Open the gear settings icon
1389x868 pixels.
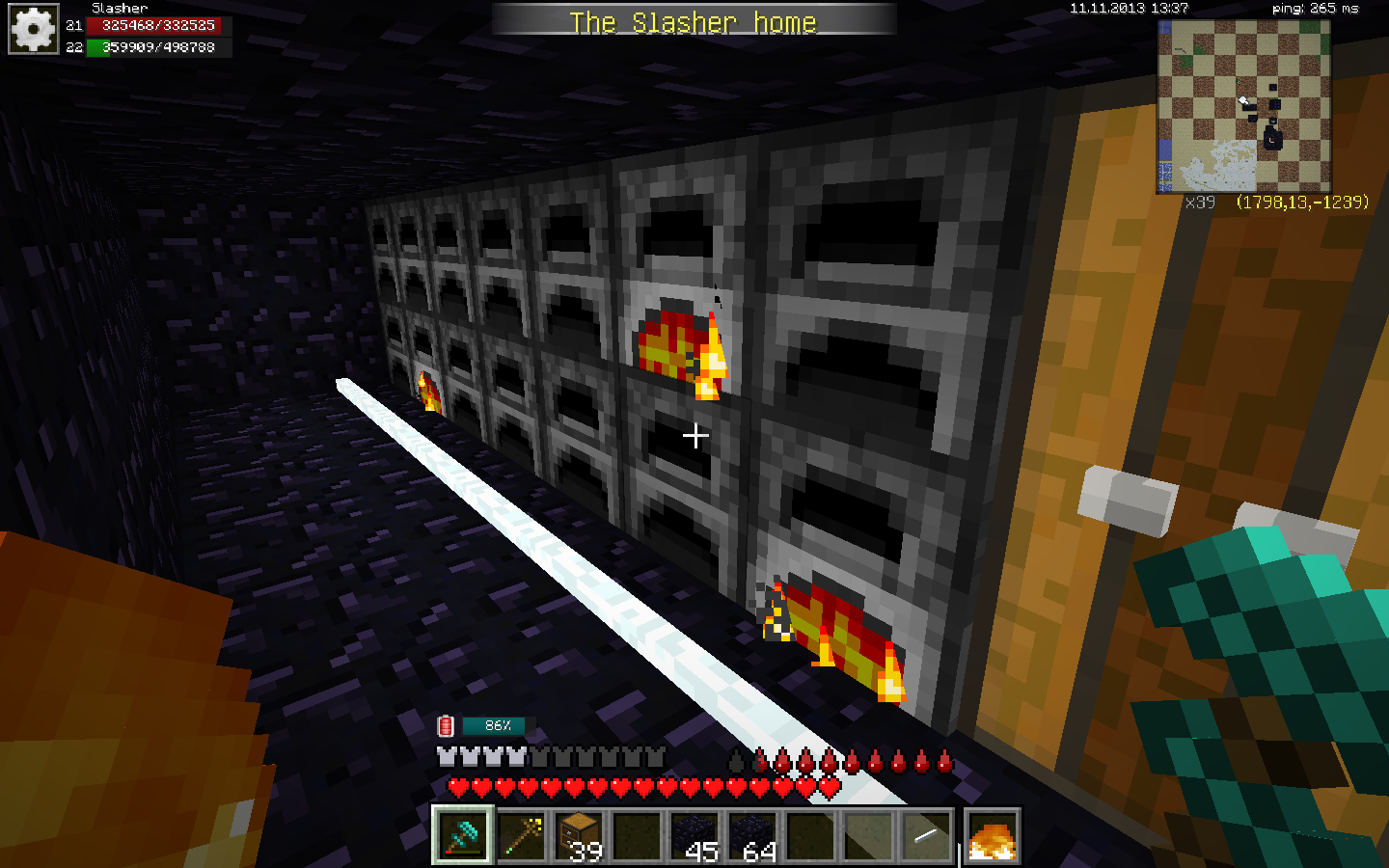(34, 30)
